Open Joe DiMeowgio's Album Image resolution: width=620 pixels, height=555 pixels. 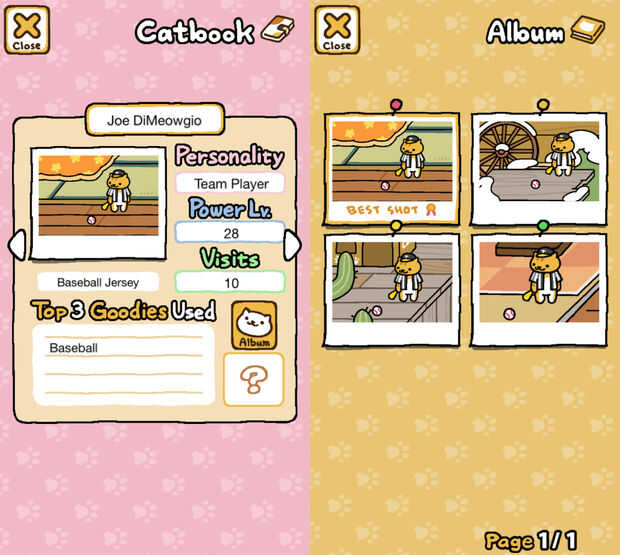pyautogui.click(x=254, y=324)
